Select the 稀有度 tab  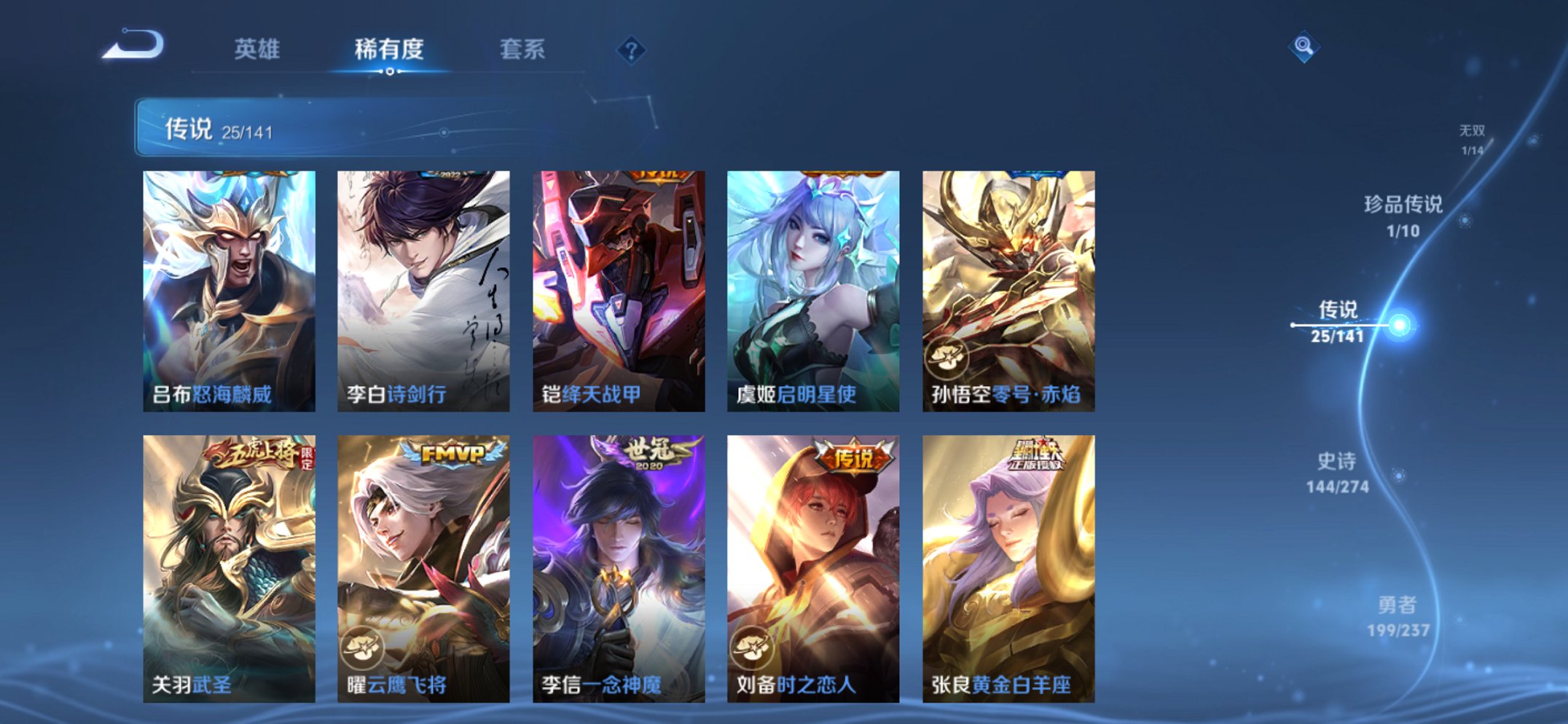(x=388, y=48)
